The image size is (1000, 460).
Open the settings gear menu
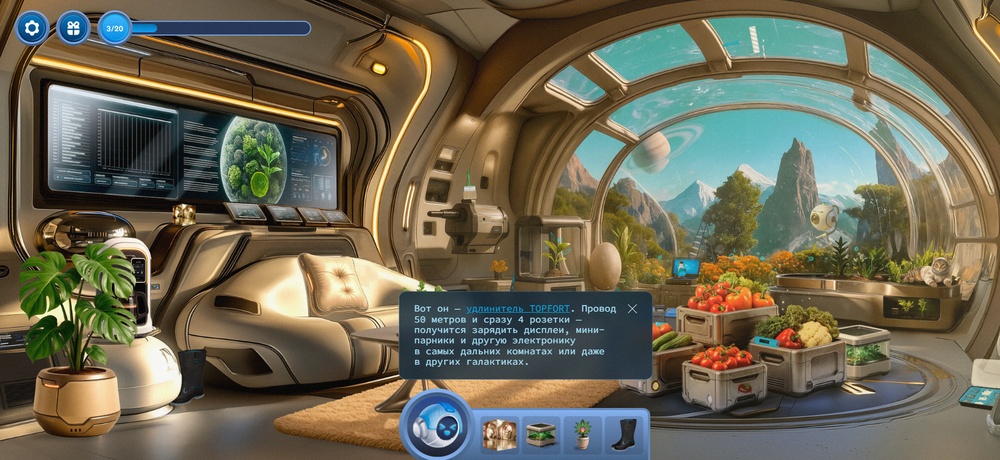pos(32,28)
